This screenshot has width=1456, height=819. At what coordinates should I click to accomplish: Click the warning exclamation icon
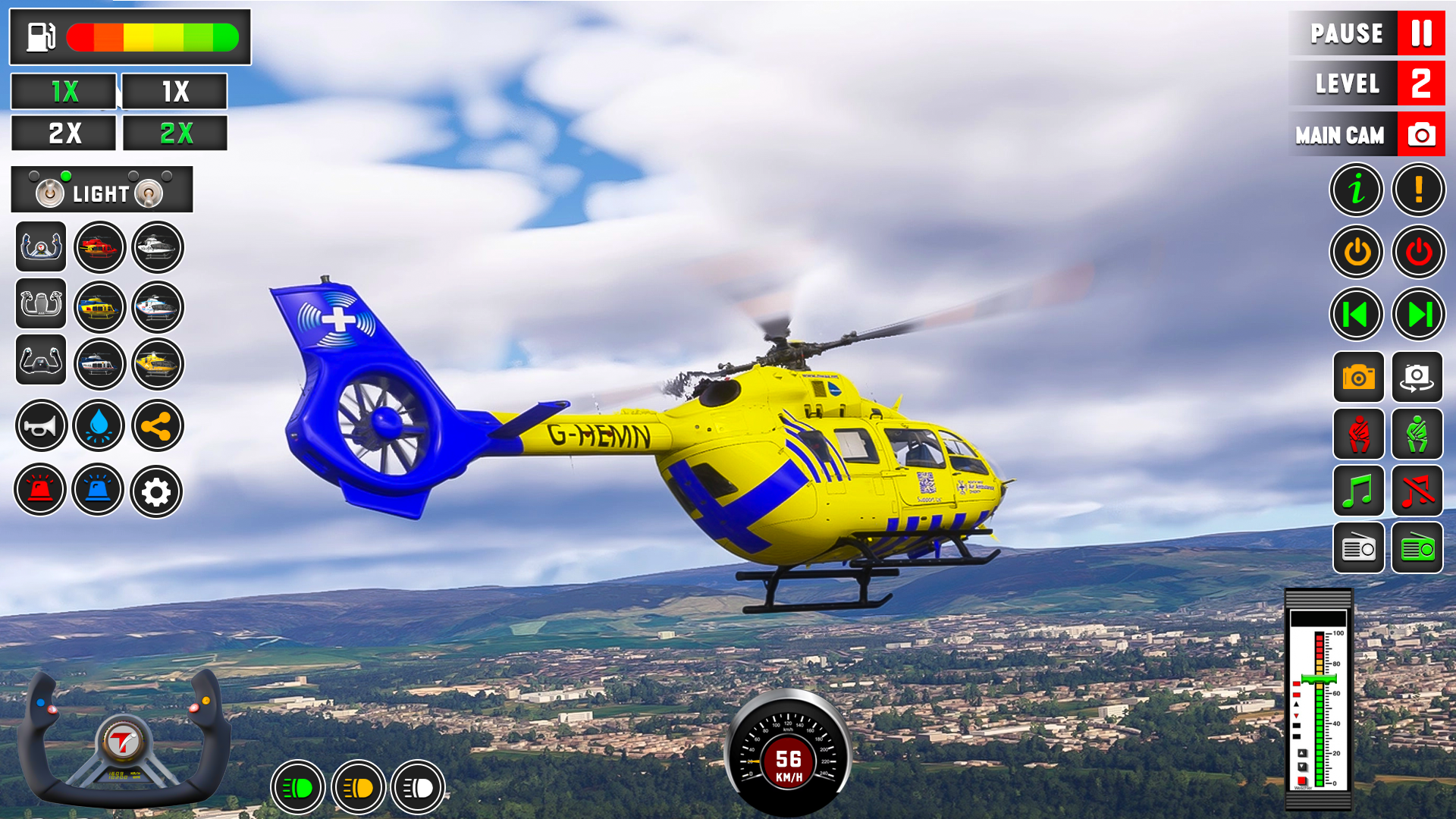coord(1419,190)
